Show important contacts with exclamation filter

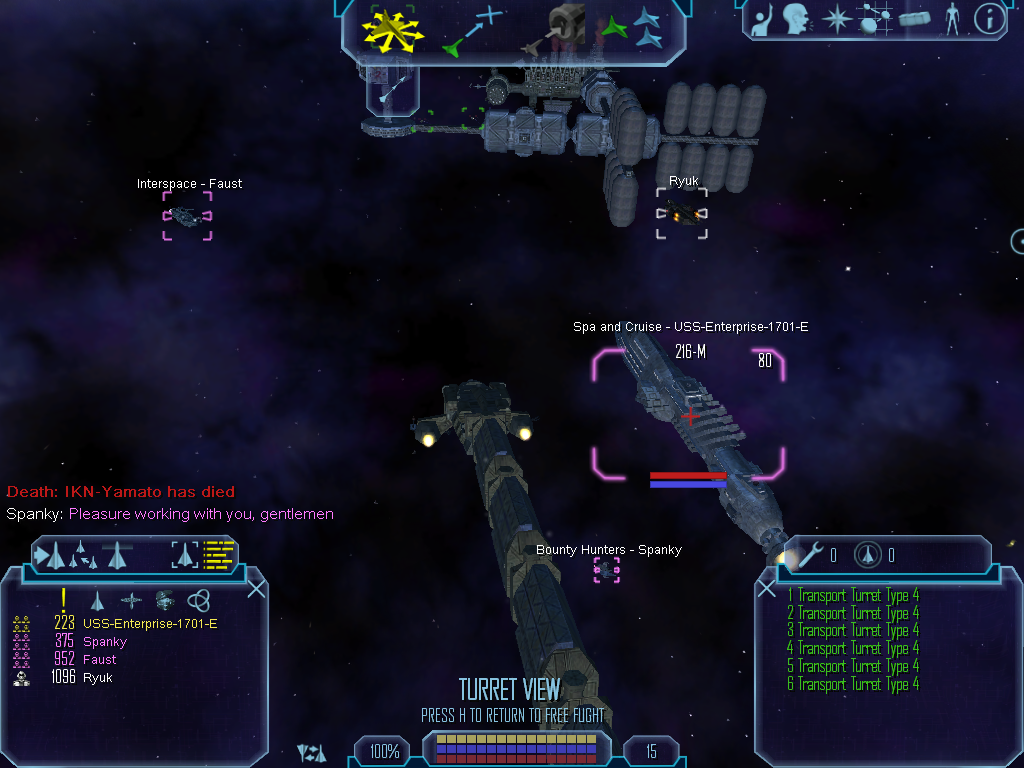click(x=63, y=600)
